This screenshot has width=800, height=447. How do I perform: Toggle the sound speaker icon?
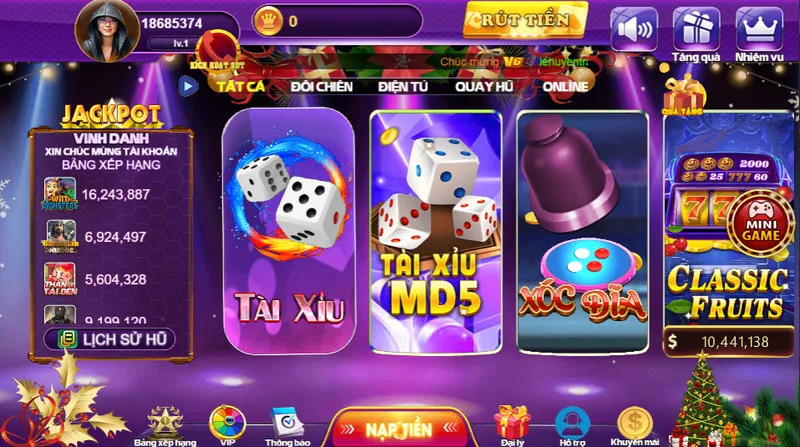pyautogui.click(x=634, y=28)
